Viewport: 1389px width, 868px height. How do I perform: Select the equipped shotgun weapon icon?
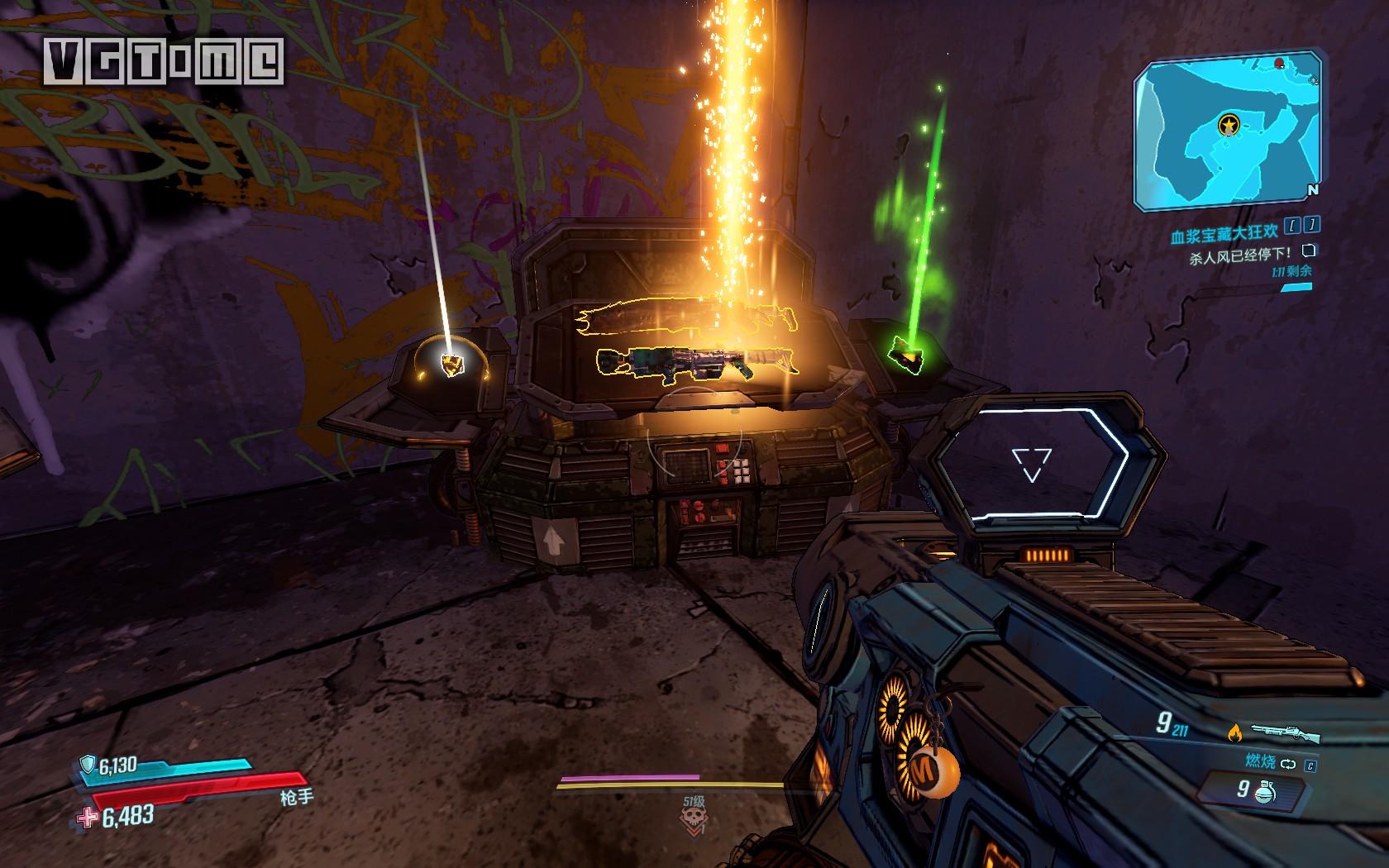click(x=1285, y=732)
